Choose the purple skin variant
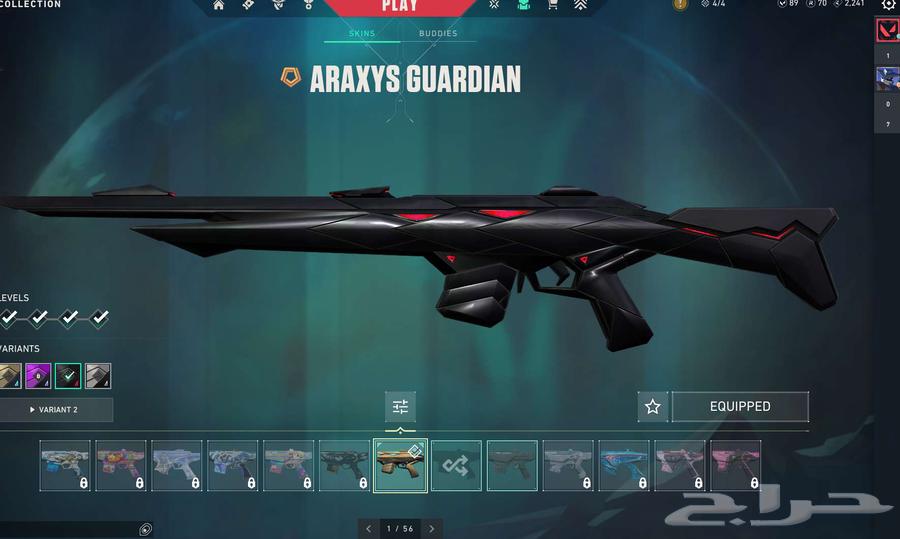Screen dimensions: 900x539 point(38,376)
